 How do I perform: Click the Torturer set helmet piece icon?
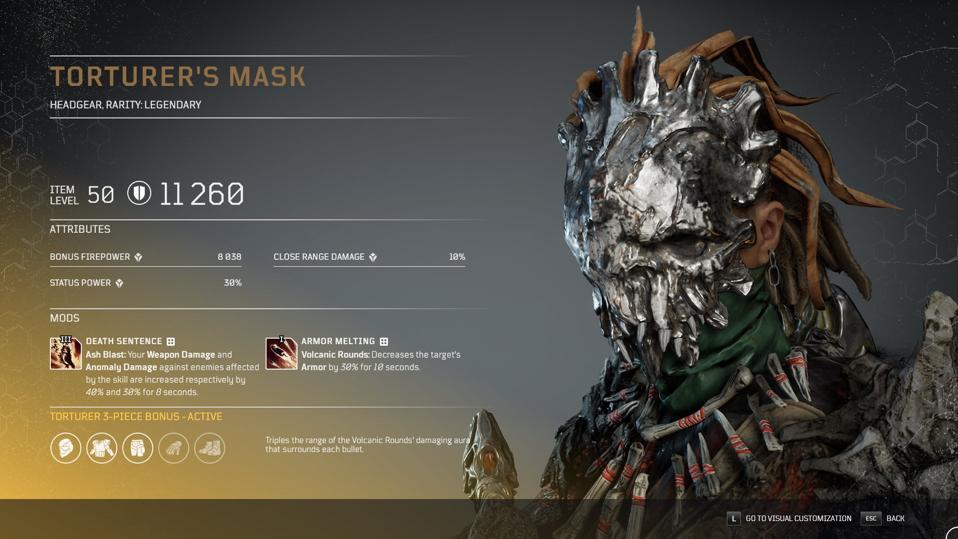coord(66,447)
